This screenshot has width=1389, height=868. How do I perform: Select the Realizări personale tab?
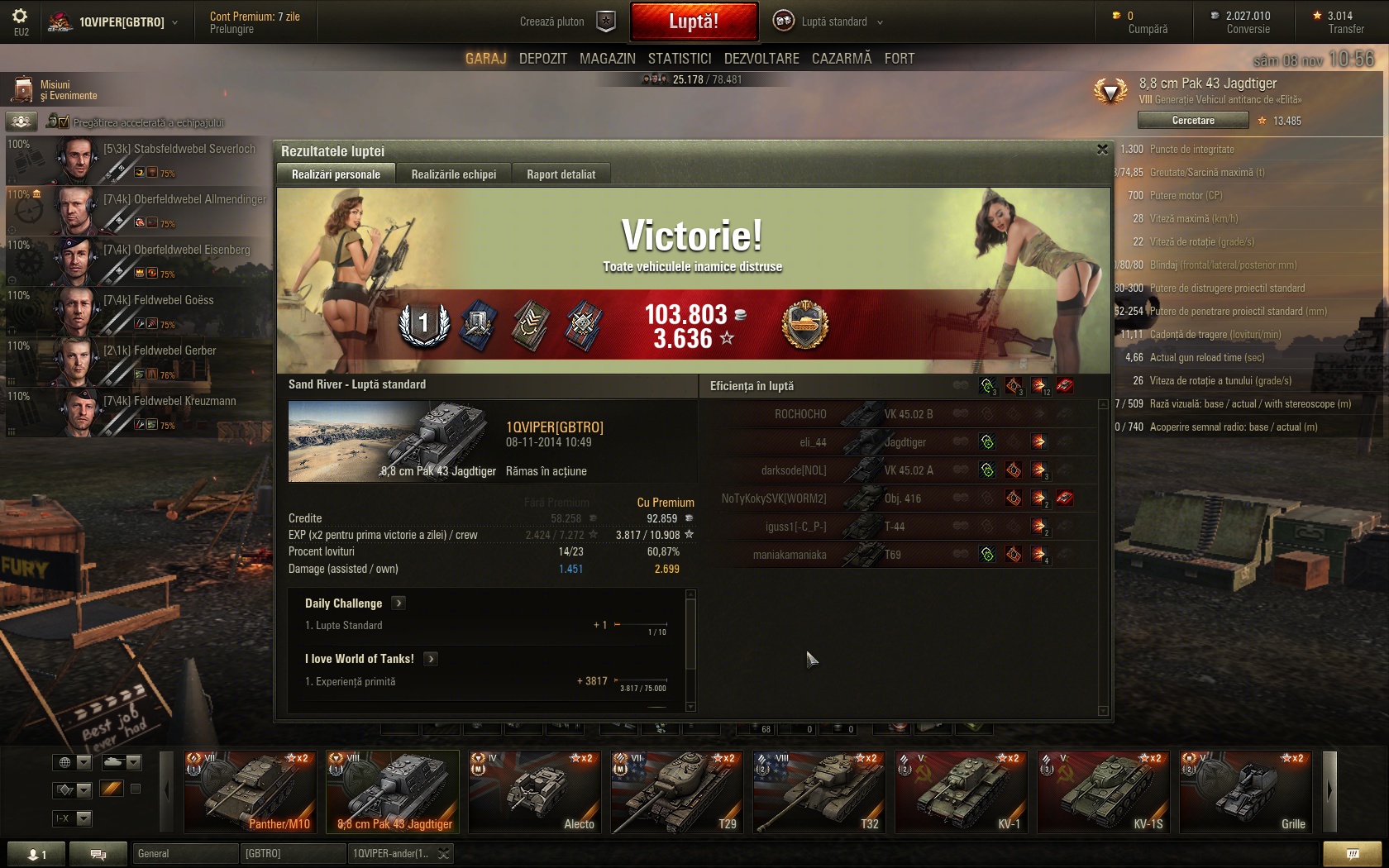336,174
